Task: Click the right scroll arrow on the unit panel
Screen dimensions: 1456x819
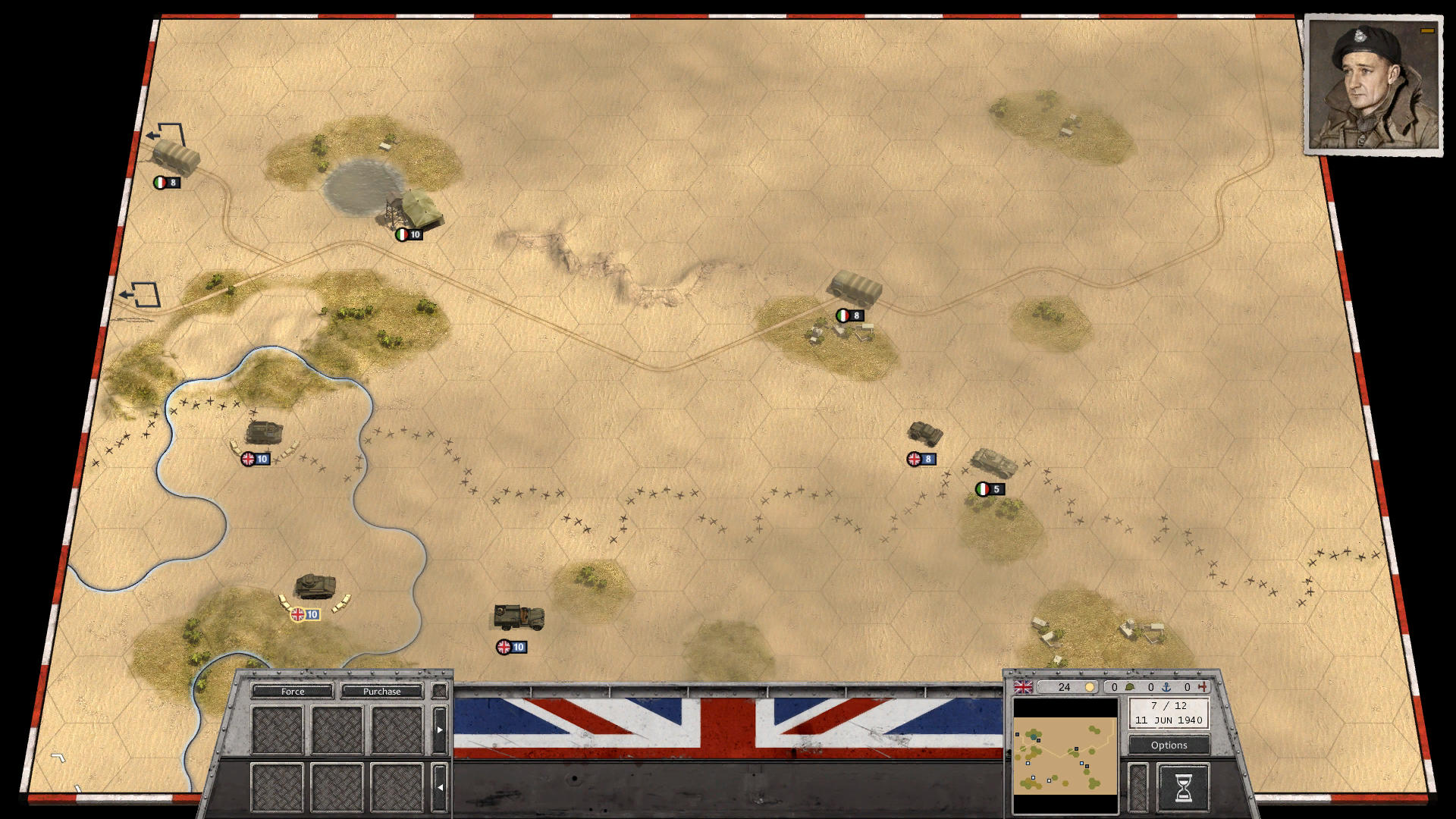Action: [x=440, y=729]
